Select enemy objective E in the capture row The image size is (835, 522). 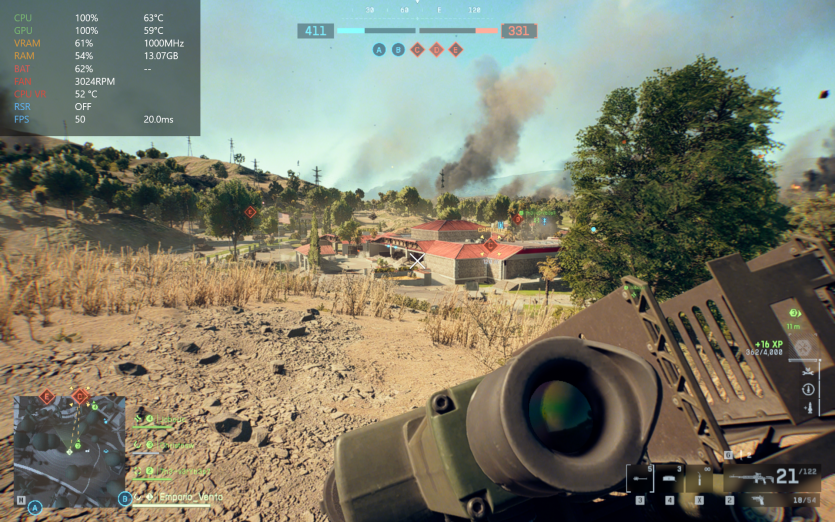pos(456,50)
